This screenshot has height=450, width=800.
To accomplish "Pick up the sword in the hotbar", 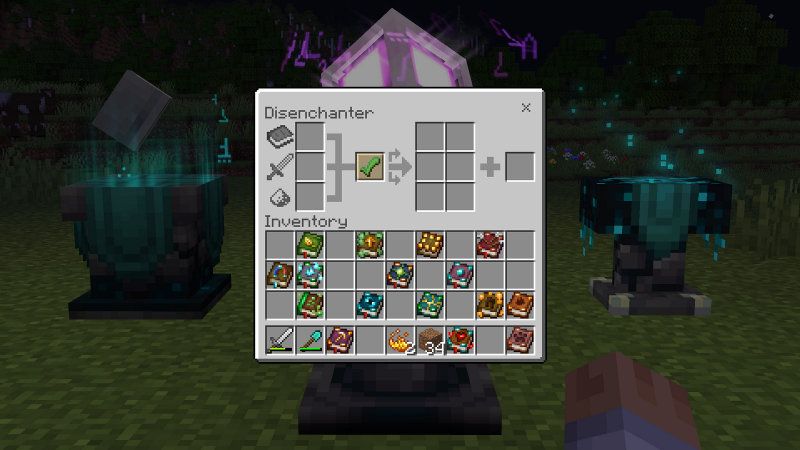I will [x=279, y=341].
